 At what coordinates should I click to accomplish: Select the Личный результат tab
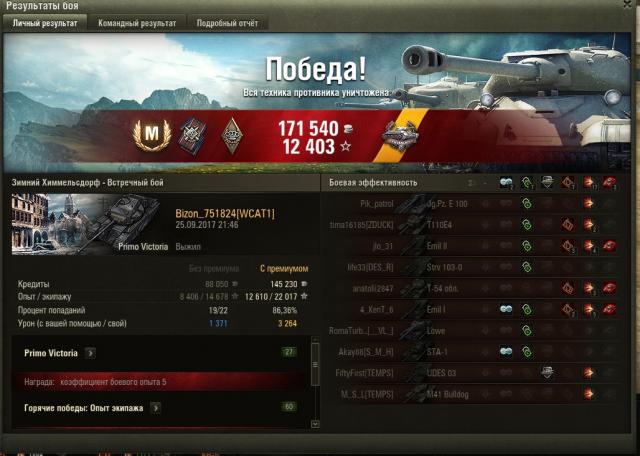(47, 22)
